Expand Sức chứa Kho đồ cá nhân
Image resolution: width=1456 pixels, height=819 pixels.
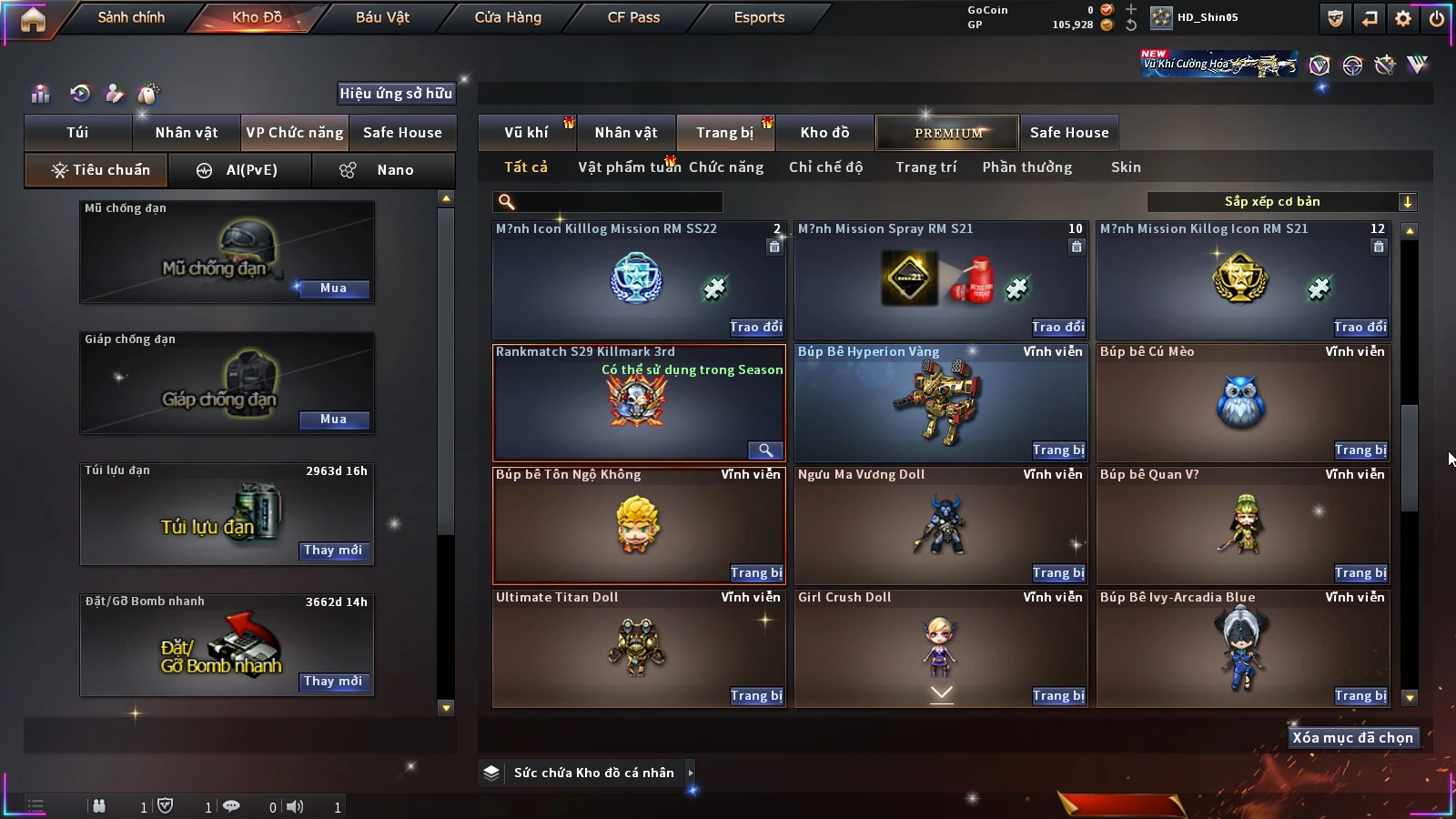click(691, 773)
